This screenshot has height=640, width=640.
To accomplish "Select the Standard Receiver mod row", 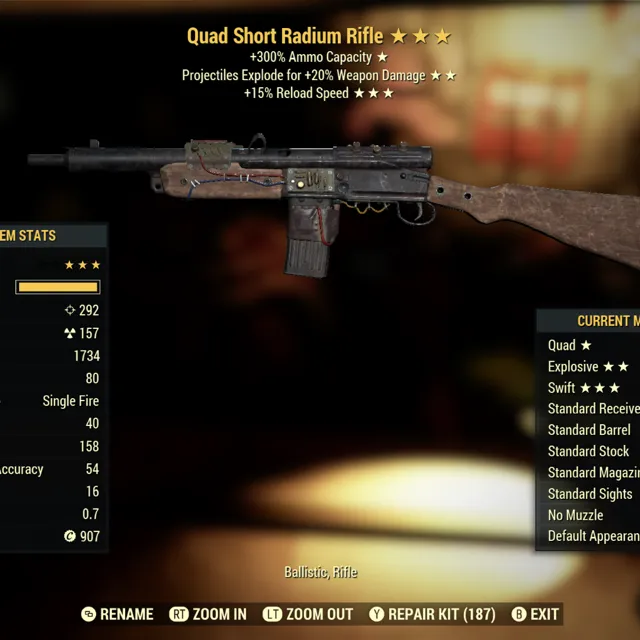I will tap(593, 409).
